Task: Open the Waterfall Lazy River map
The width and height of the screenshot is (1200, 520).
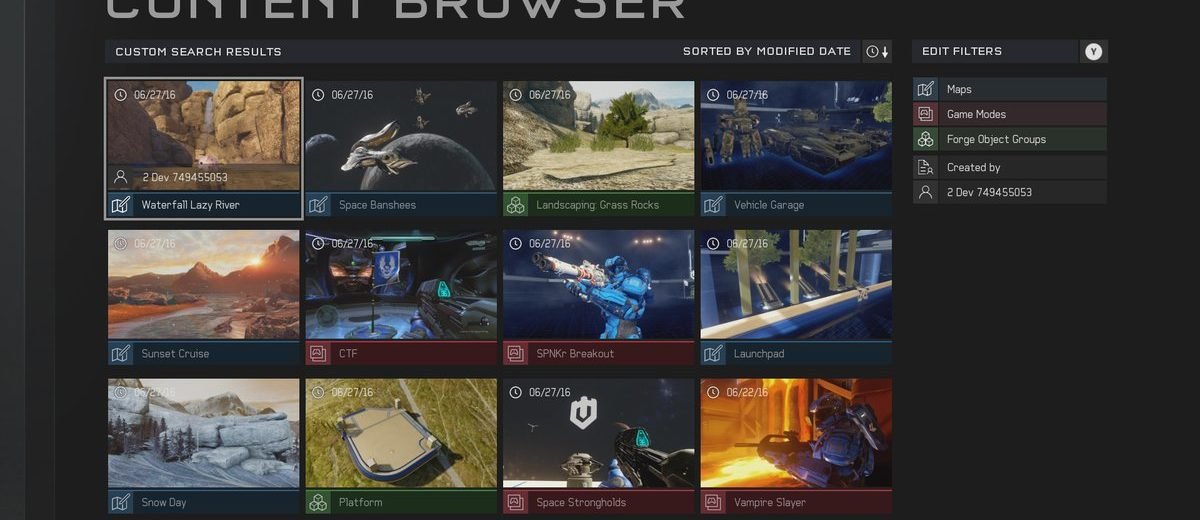Action: [203, 147]
